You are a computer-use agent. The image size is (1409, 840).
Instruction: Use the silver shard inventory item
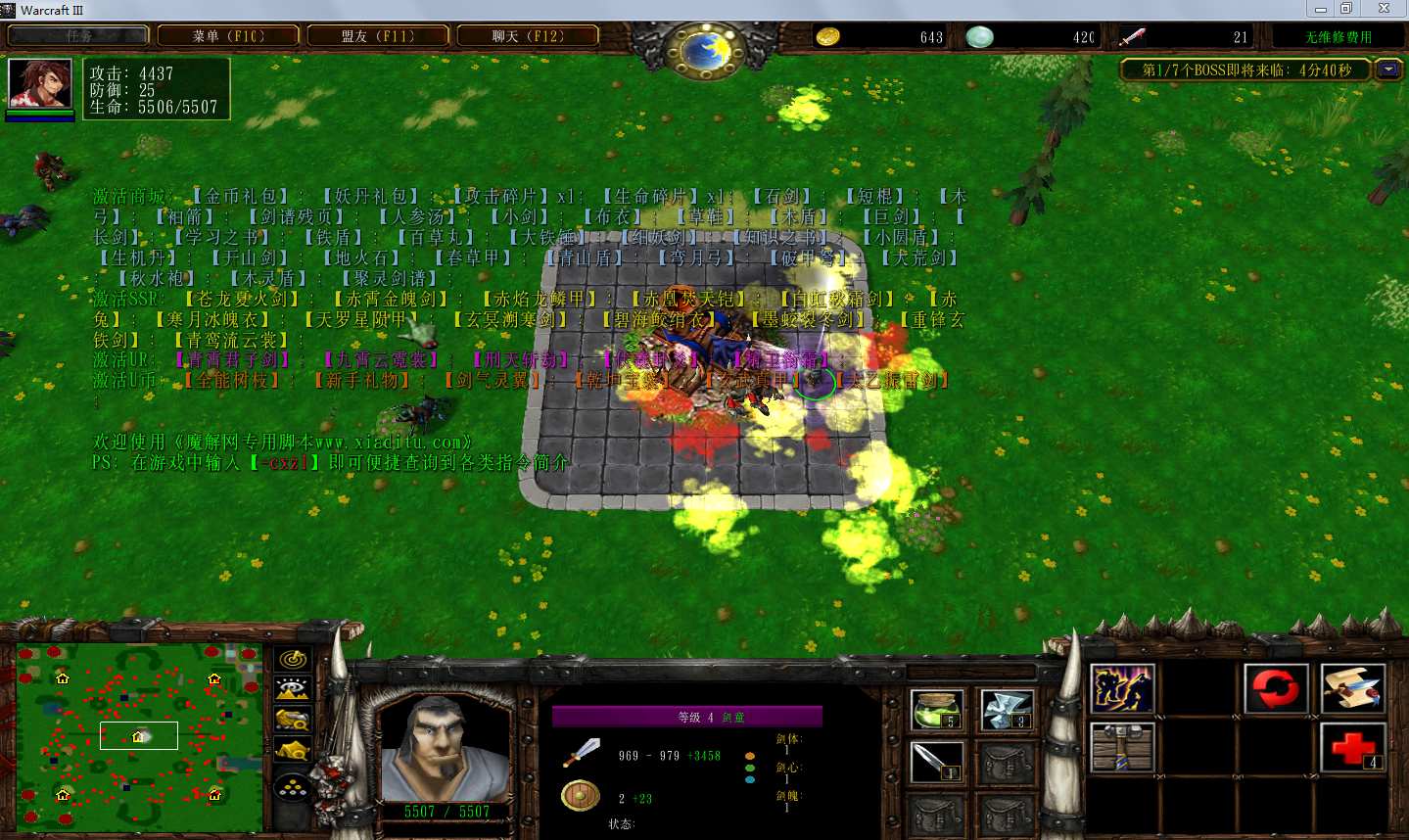1007,710
